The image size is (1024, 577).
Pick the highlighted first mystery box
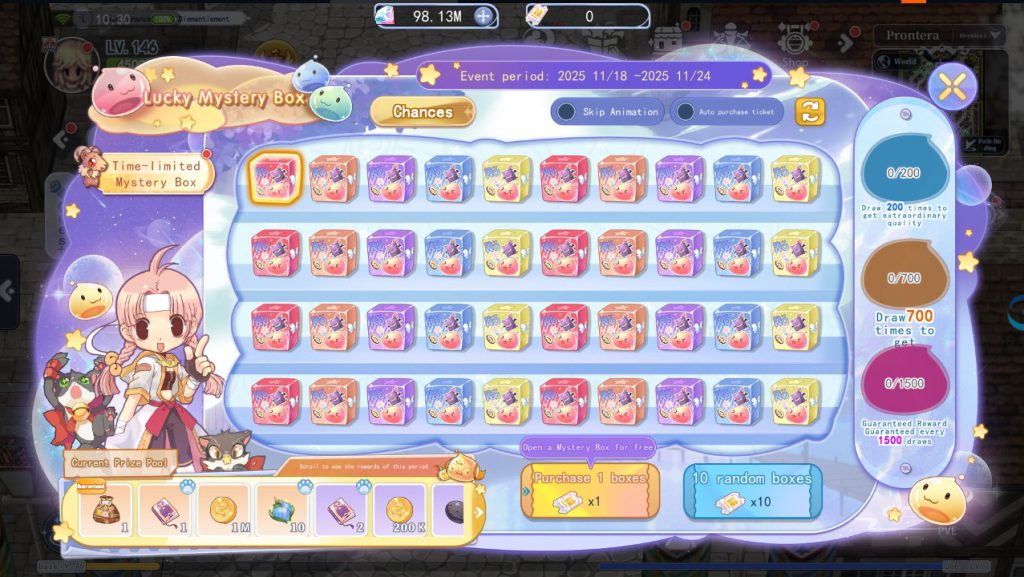(275, 178)
